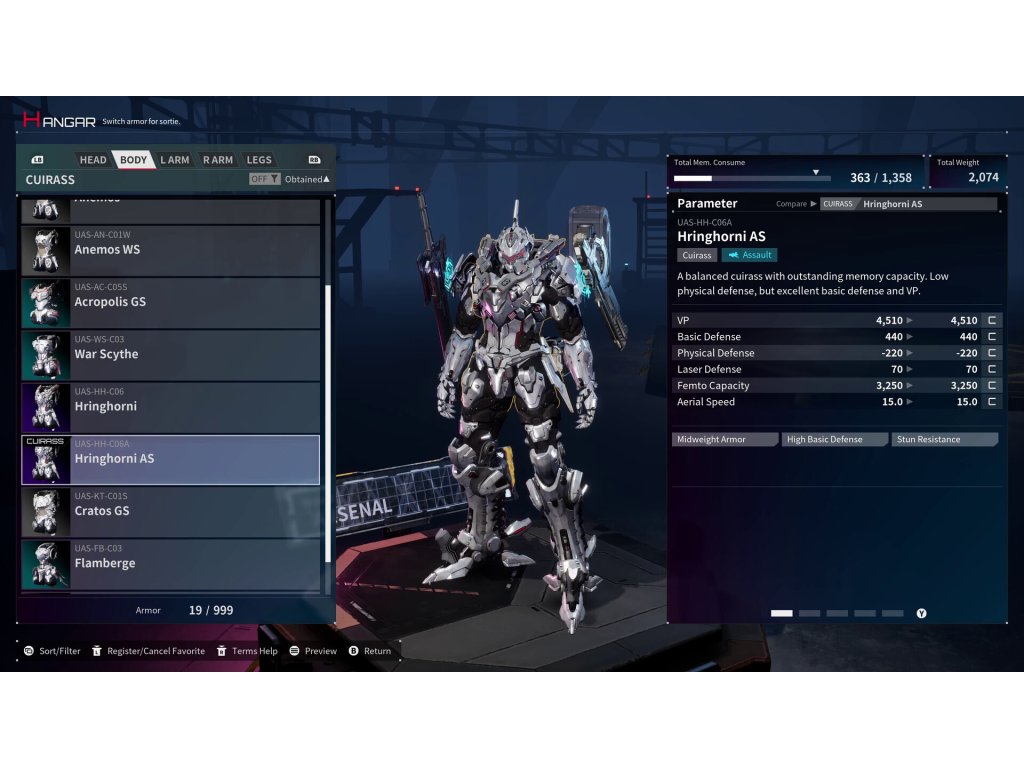Select the BODY armor tab
Image resolution: width=1024 pixels, height=768 pixels.
(x=133, y=160)
